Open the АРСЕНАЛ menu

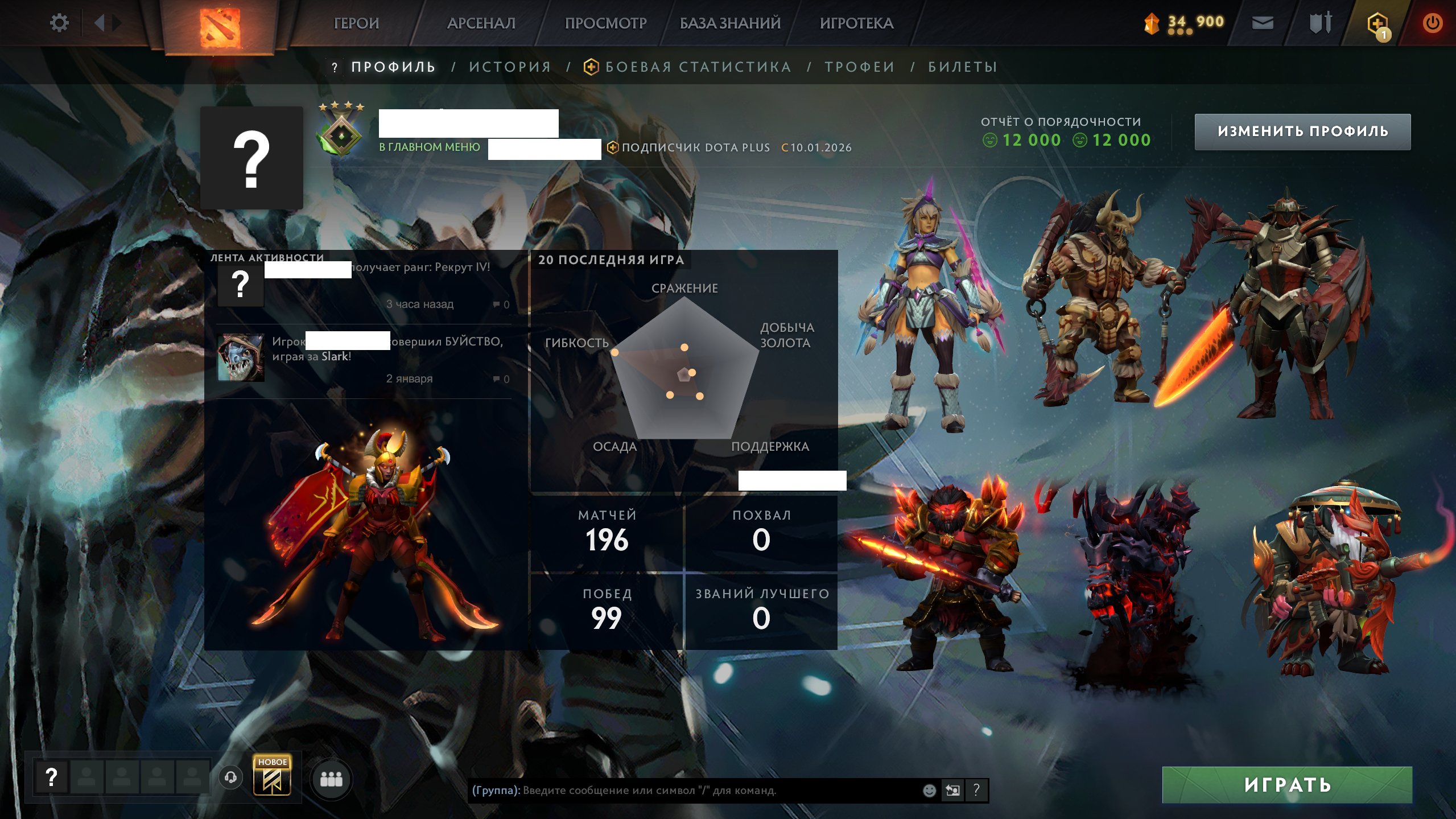tap(481, 23)
